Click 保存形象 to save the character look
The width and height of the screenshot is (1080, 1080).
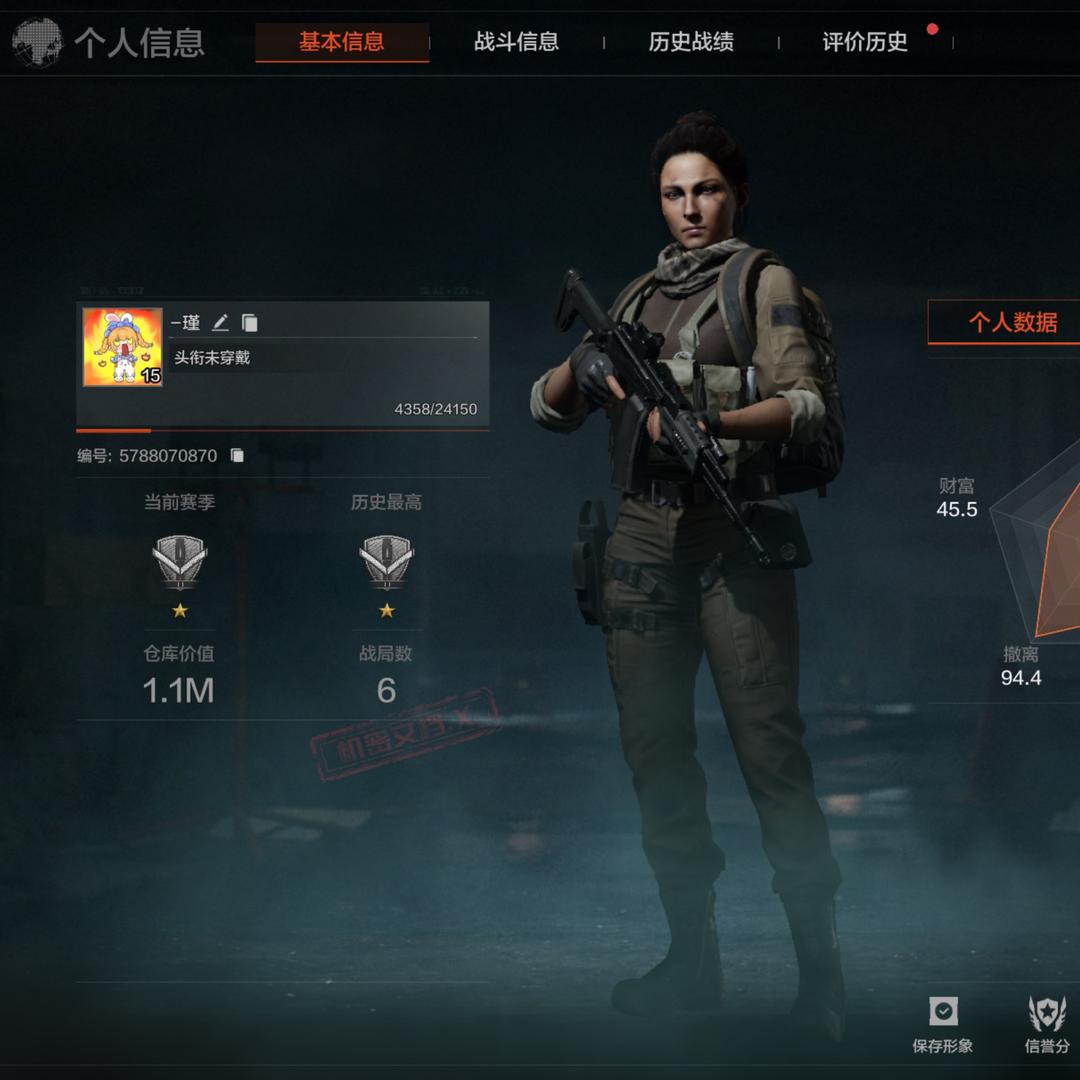pos(942,1024)
